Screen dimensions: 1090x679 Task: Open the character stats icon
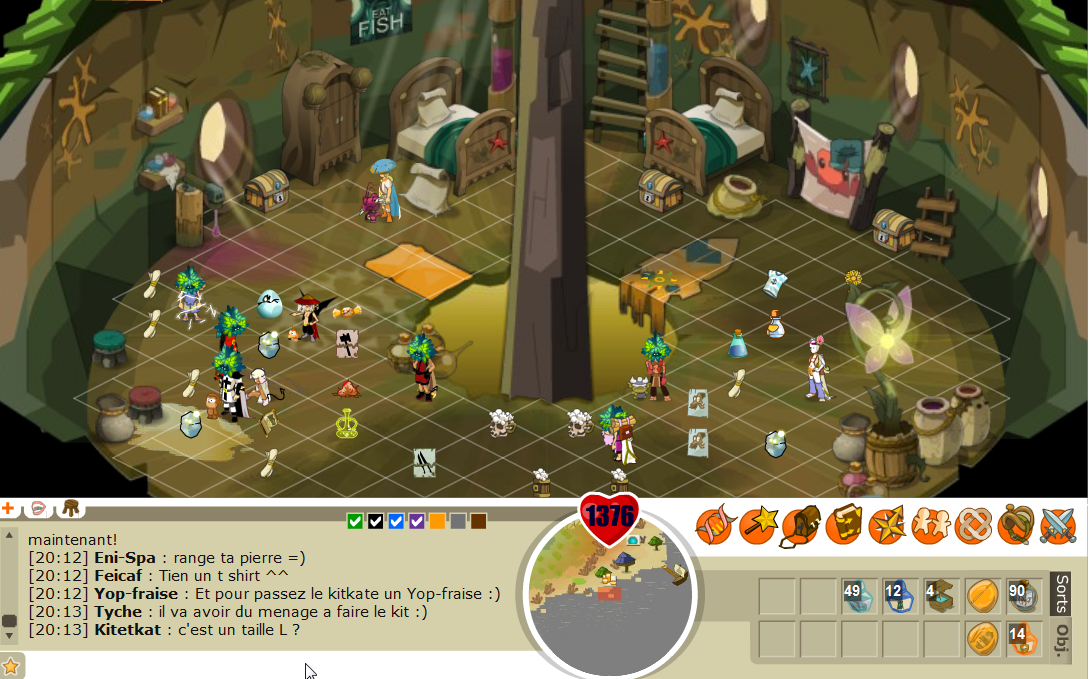coord(714,525)
